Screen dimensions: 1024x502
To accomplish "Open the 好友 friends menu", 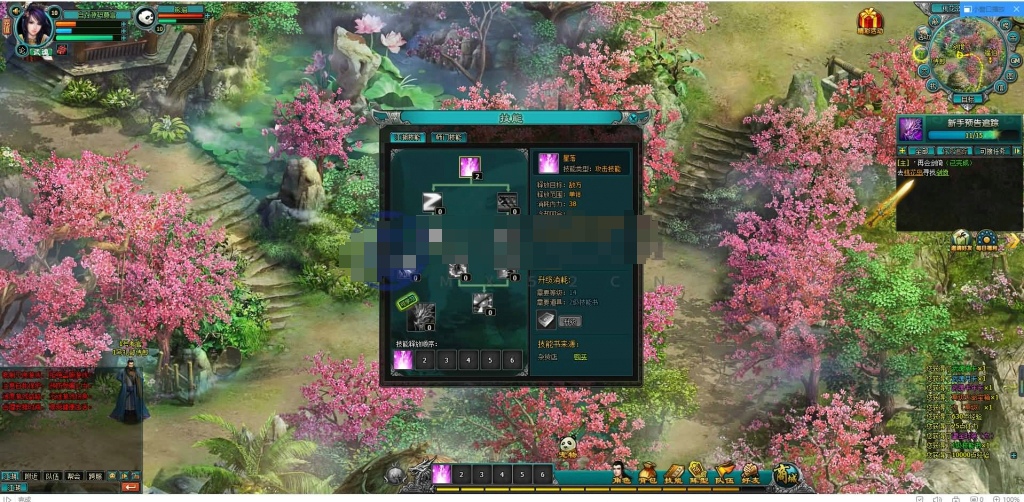I will coord(750,473).
